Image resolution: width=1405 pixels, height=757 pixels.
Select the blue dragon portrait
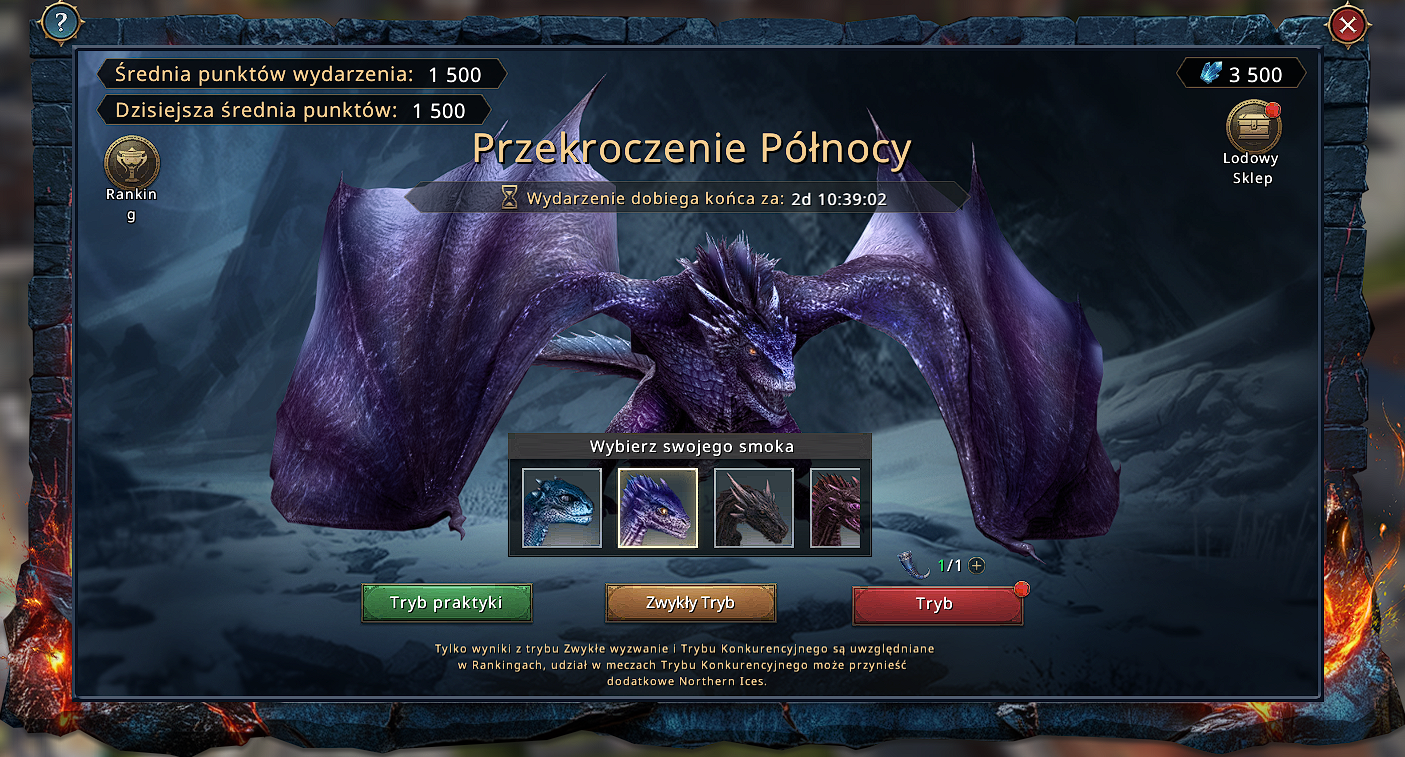click(562, 508)
